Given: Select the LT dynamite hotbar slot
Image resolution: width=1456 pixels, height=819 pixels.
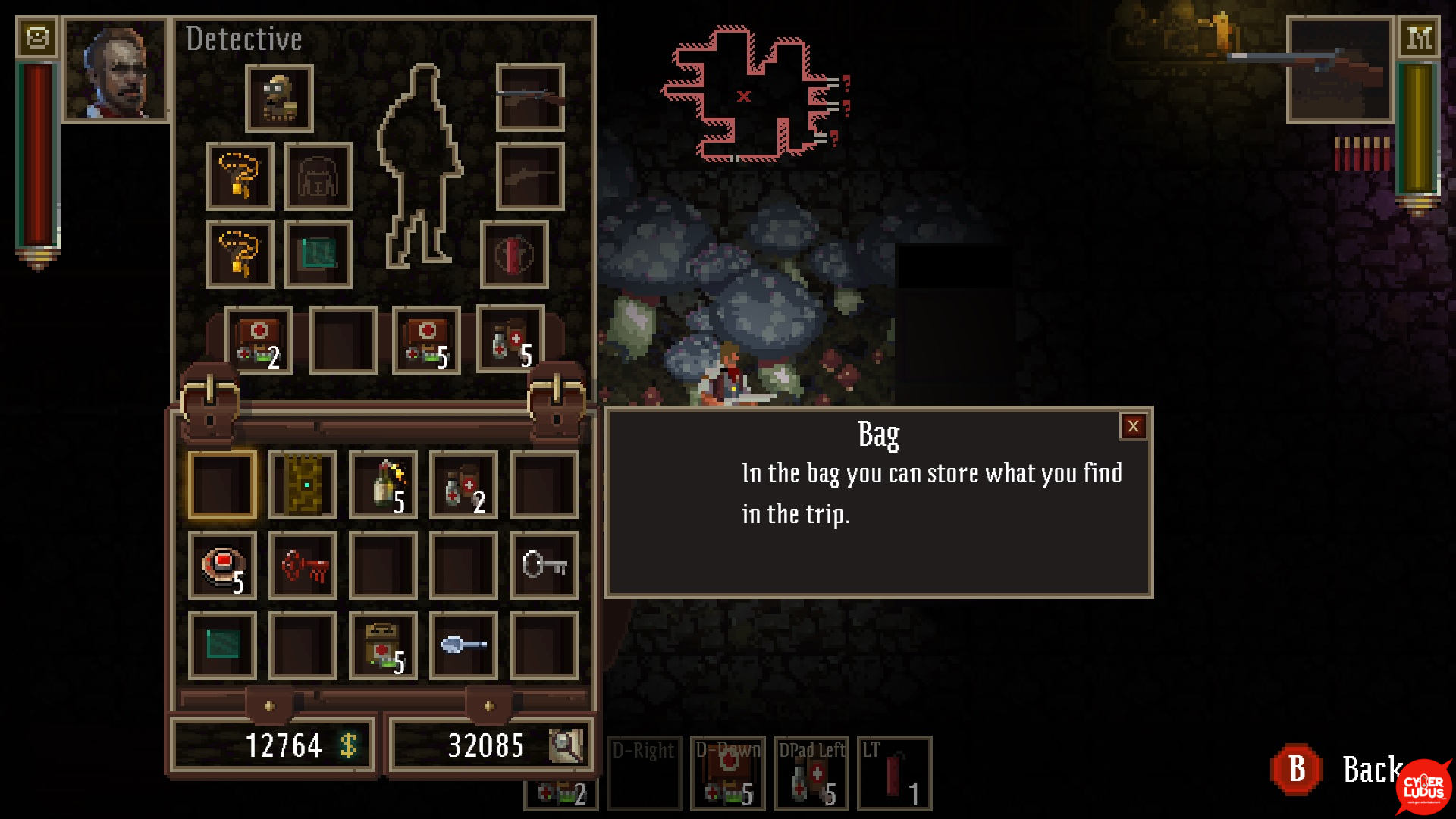Looking at the screenshot, I should tap(894, 773).
